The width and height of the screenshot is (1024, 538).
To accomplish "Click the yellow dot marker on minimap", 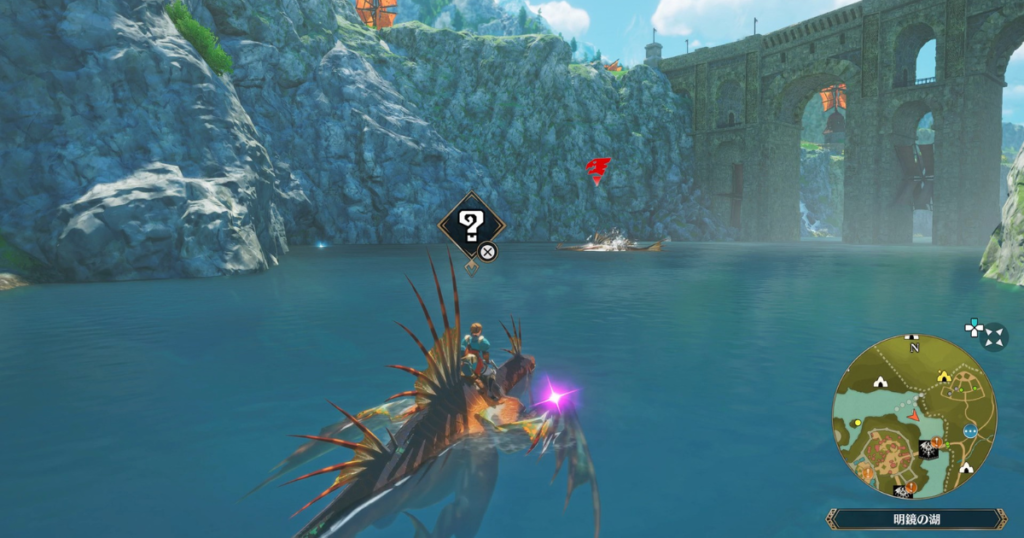I will [x=858, y=423].
